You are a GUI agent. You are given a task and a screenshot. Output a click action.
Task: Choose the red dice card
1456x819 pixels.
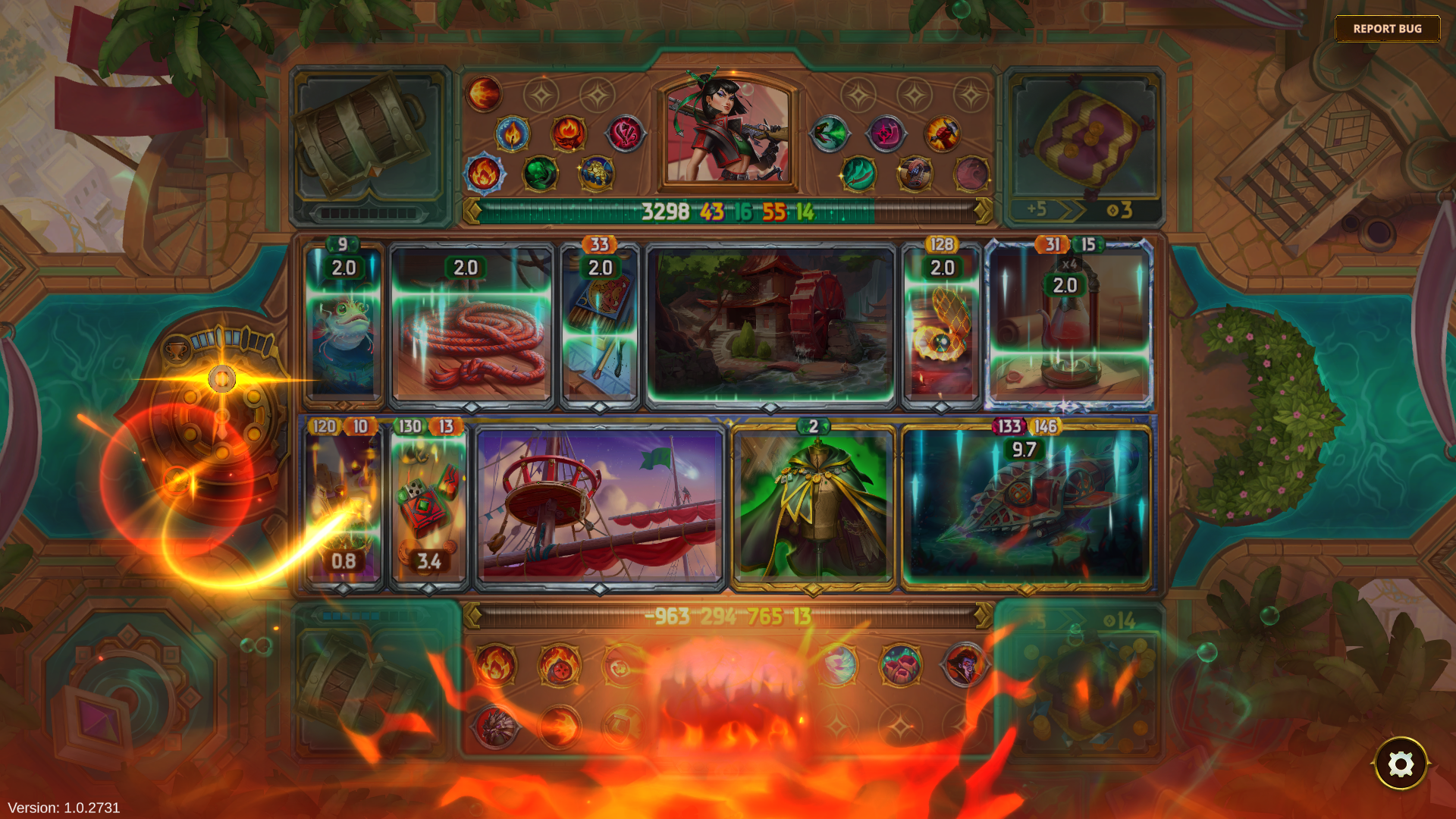(x=428, y=504)
